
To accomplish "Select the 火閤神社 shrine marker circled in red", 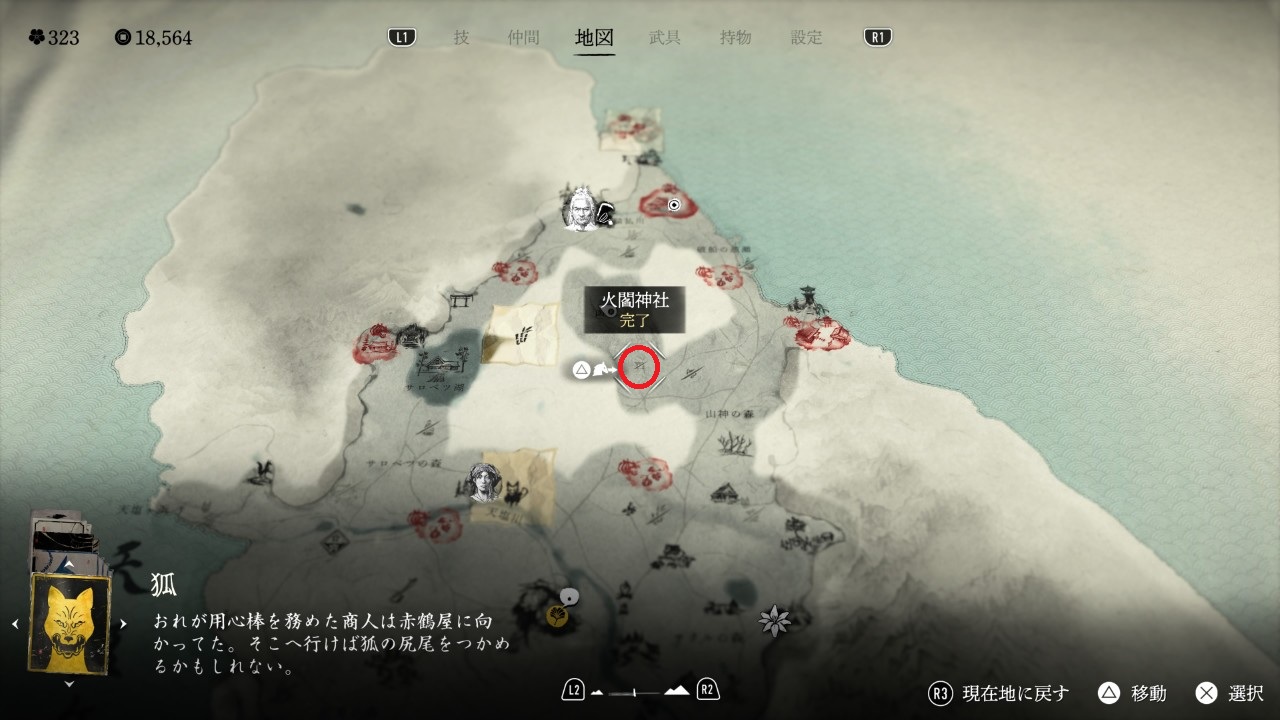I will (640, 368).
